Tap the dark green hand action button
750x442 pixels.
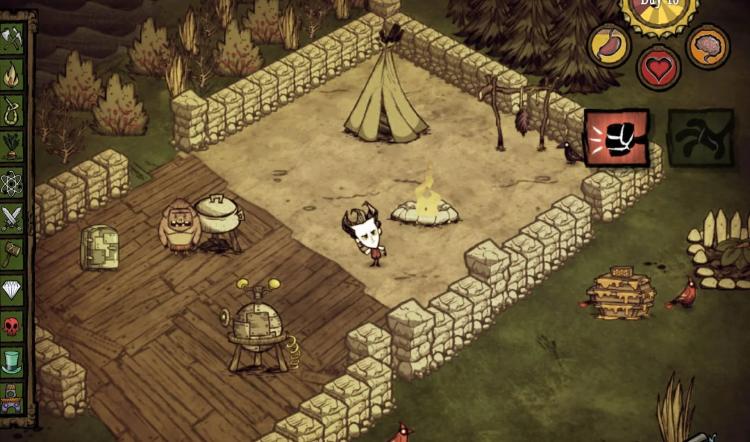(700, 137)
